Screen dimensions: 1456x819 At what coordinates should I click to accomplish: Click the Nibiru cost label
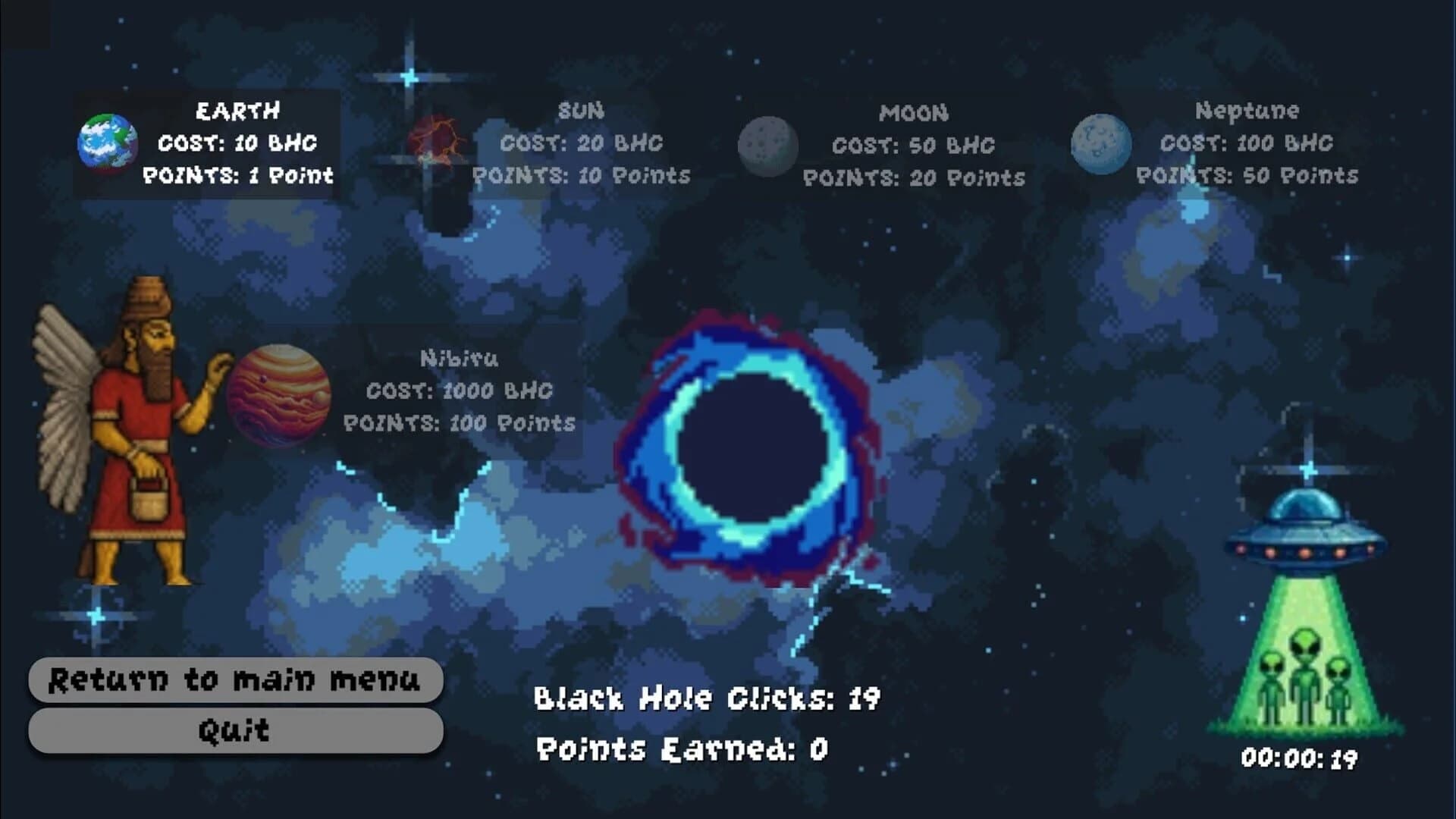pos(460,391)
